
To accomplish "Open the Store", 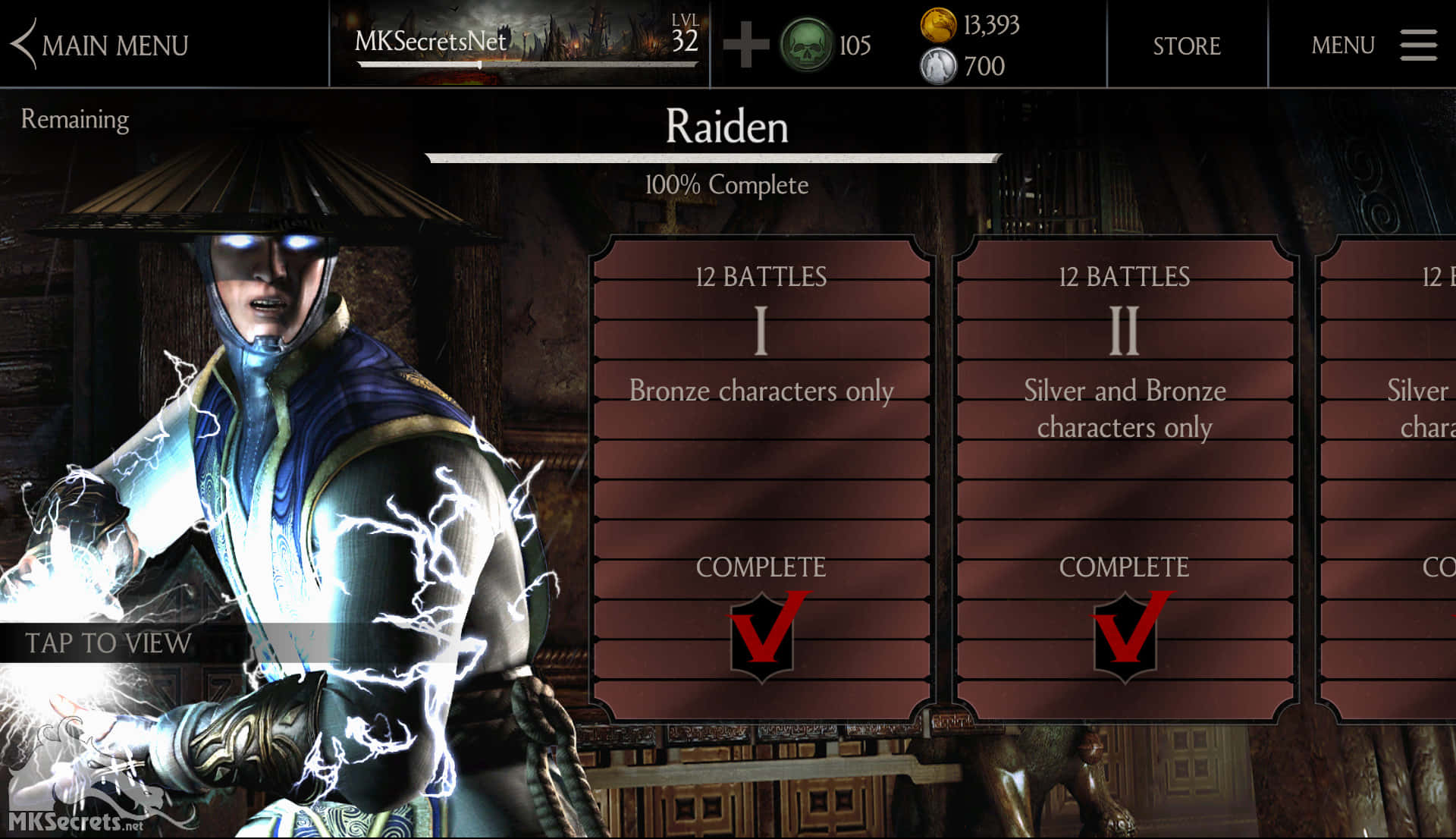I will (x=1187, y=46).
